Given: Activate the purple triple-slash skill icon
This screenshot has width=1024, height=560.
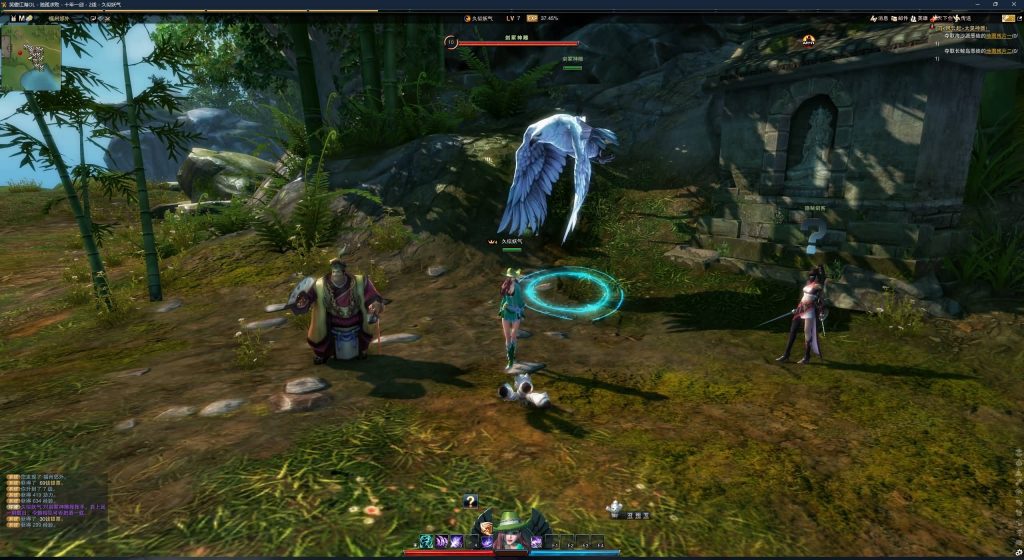Looking at the screenshot, I should pyautogui.click(x=442, y=542).
